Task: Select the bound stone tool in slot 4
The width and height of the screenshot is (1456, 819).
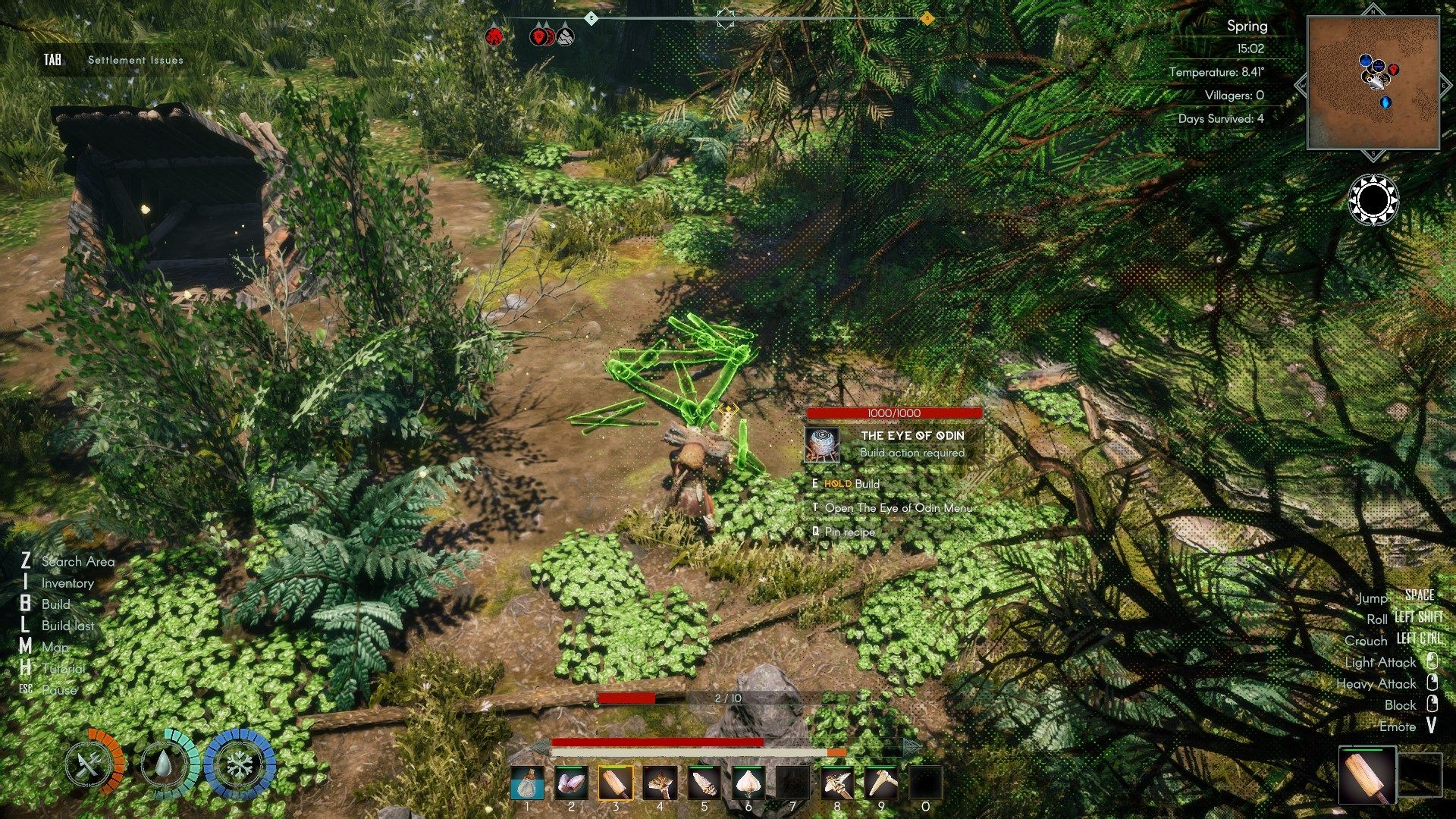Action: point(660,783)
